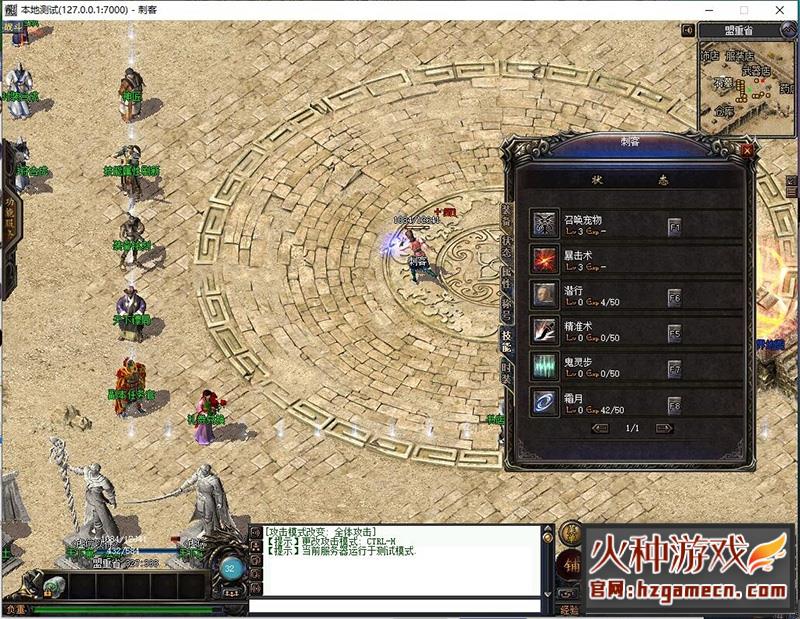This screenshot has height=619, width=800.
Task: Switch to the 时装 tab
Action: tap(506, 372)
